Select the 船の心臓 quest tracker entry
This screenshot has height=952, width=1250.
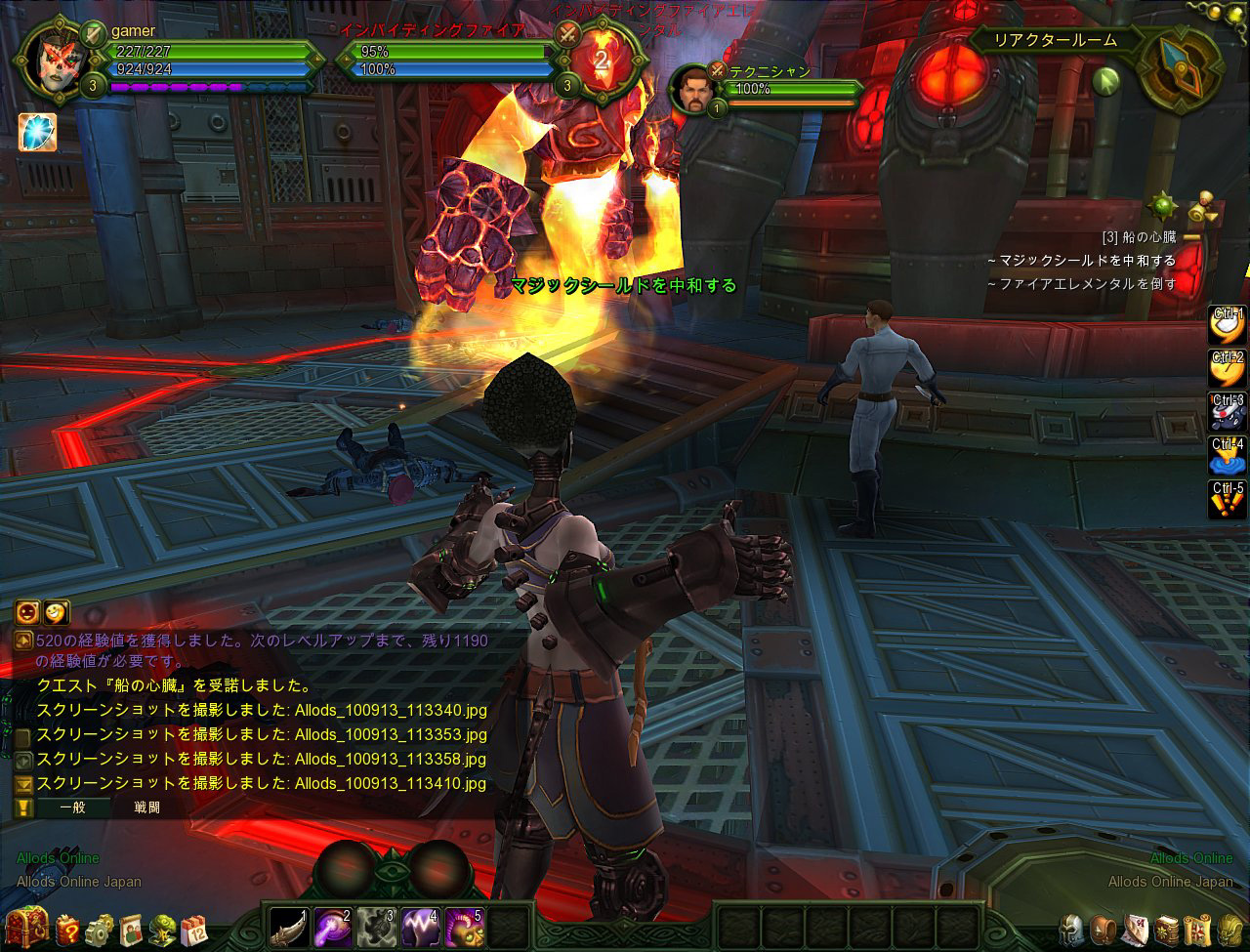[1139, 237]
